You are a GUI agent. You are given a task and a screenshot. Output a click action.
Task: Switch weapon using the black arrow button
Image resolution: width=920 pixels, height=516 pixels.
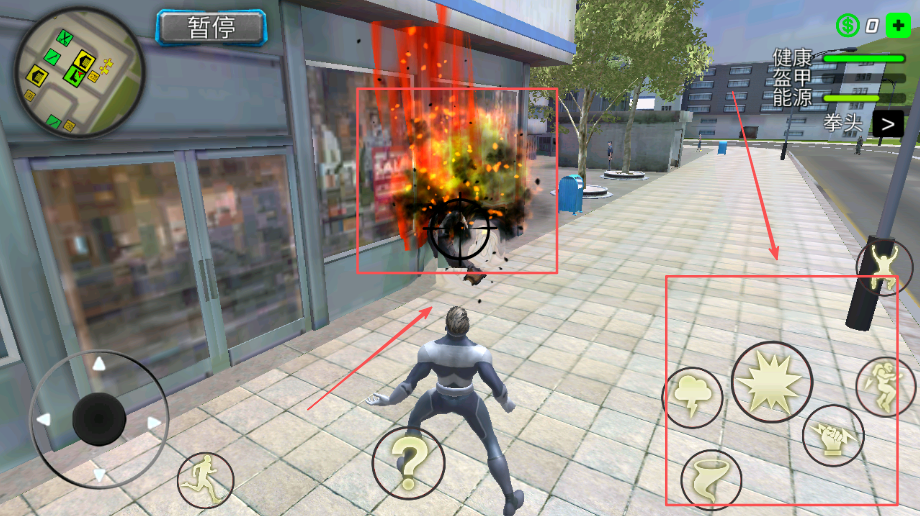pyautogui.click(x=887, y=124)
